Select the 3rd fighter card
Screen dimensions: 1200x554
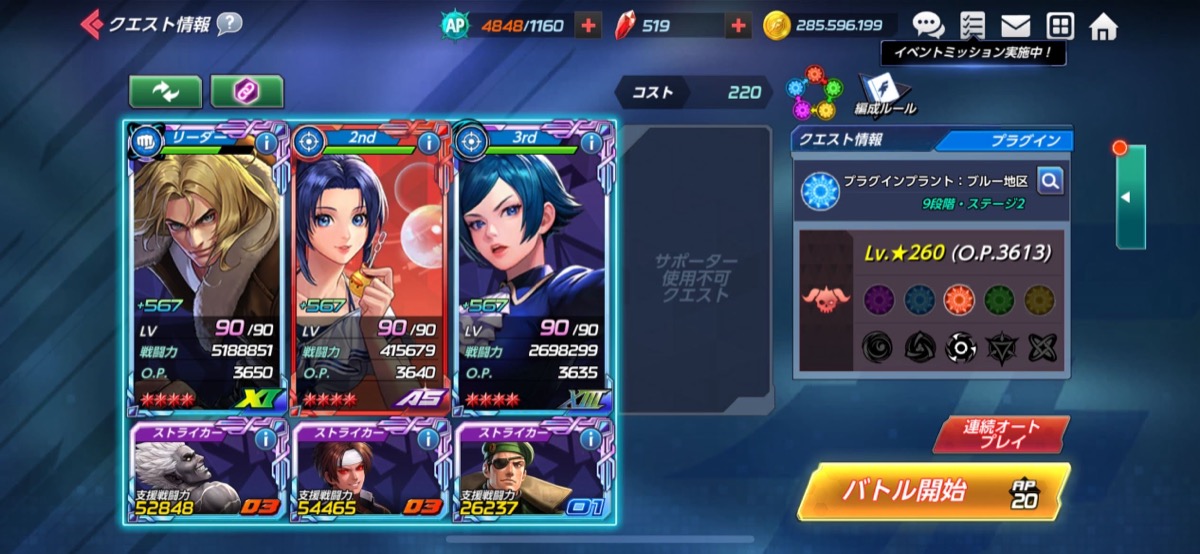point(534,270)
